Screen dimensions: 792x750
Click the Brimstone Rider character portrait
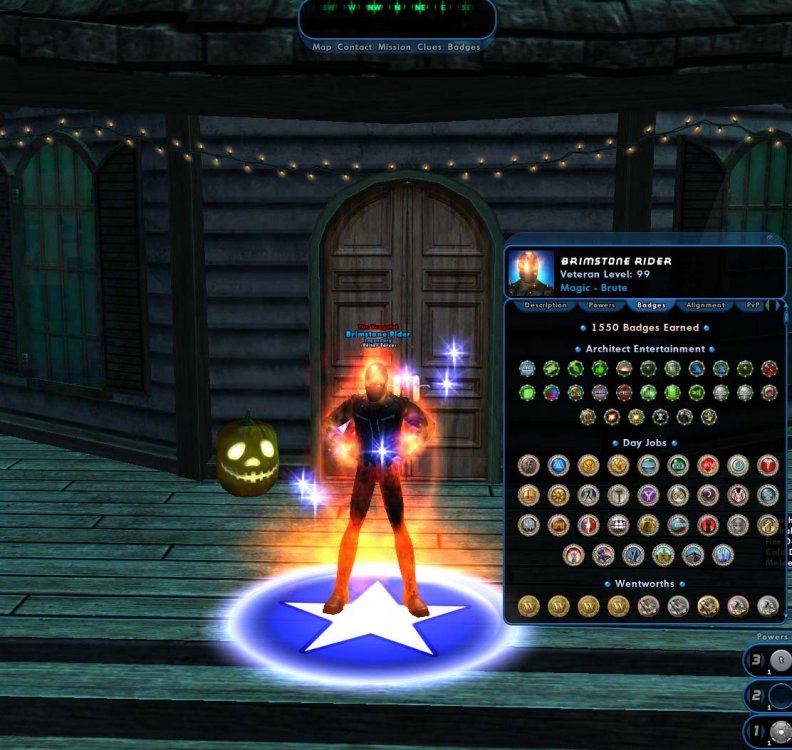[531, 272]
